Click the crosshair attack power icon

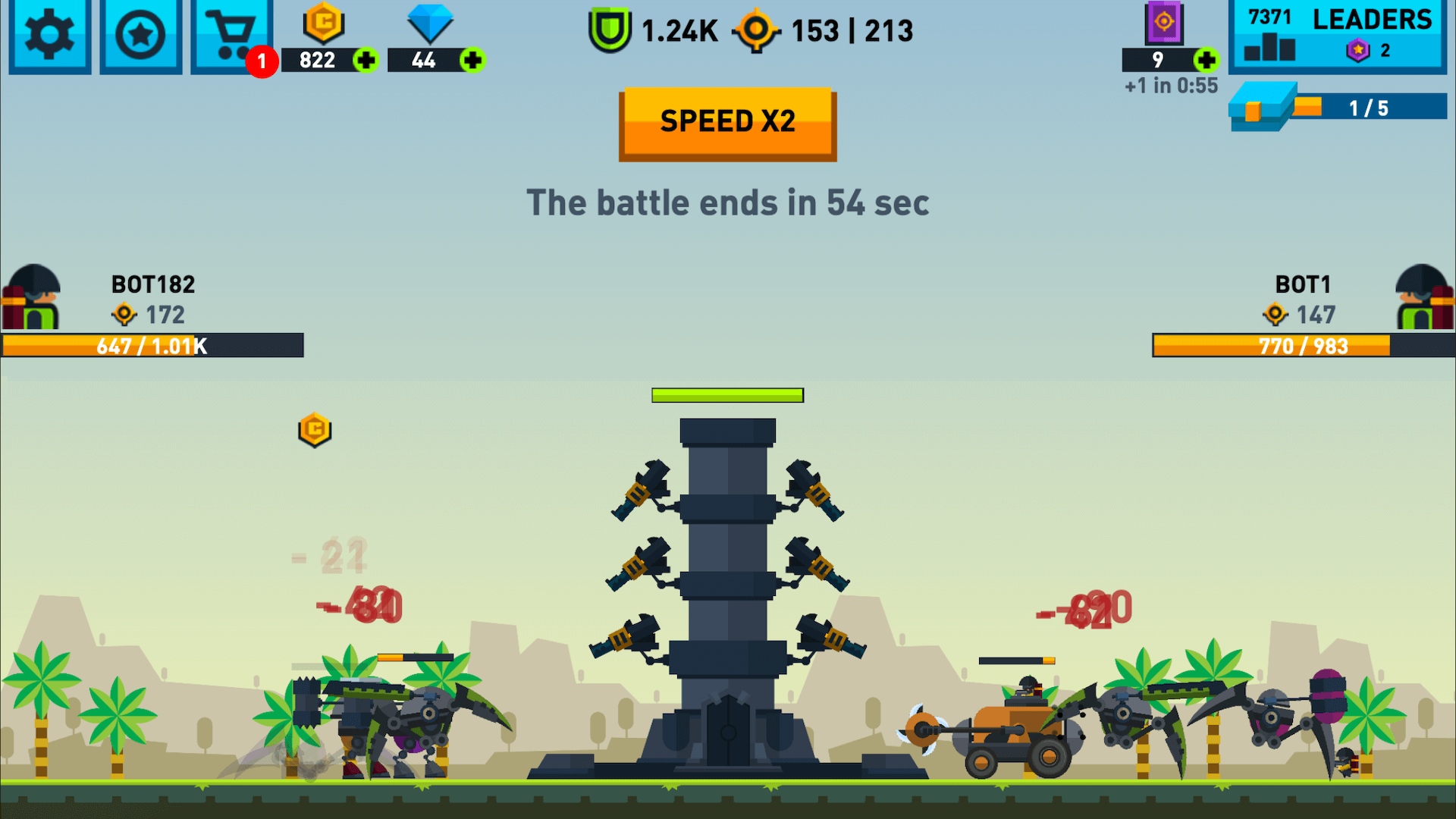pyautogui.click(x=756, y=31)
